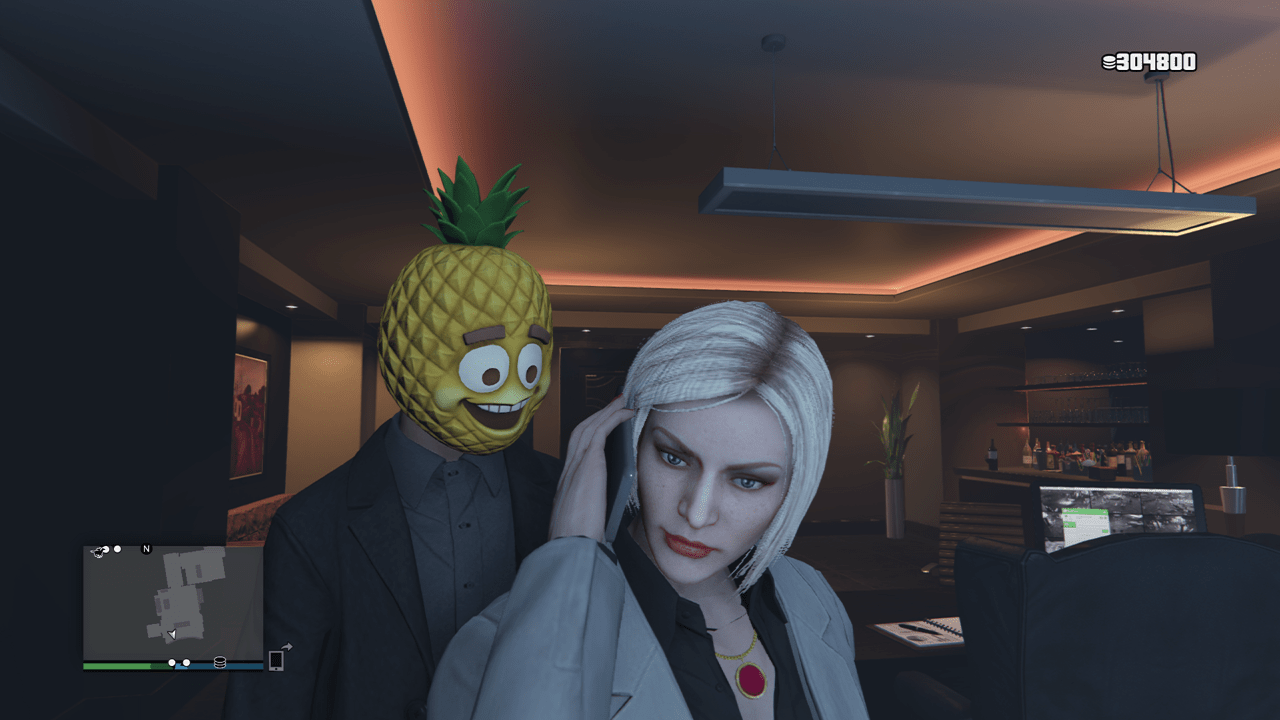Click the player arrow marker on the minimap
Image resolution: width=1280 pixels, height=720 pixels.
tap(172, 633)
